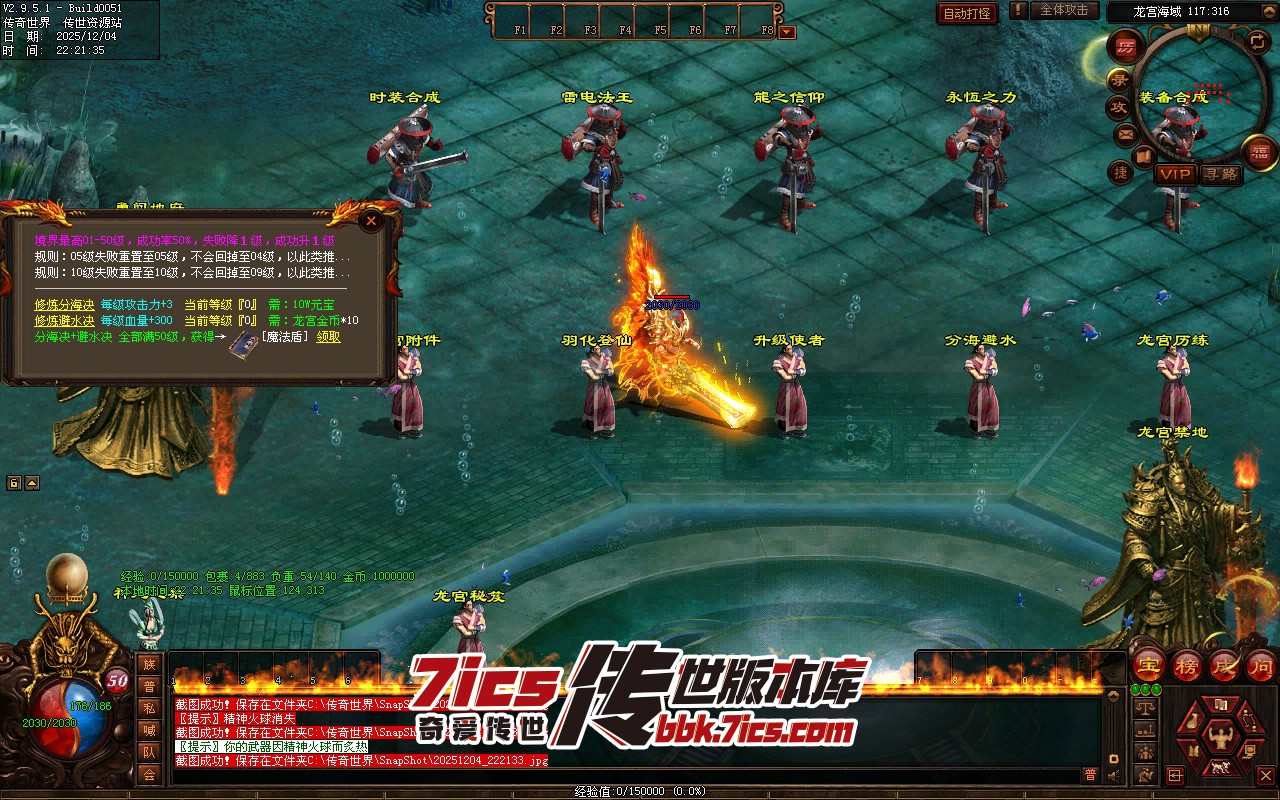The image size is (1280, 800).
Task: Click the 攻 round button beside minimap
Action: point(1117,107)
